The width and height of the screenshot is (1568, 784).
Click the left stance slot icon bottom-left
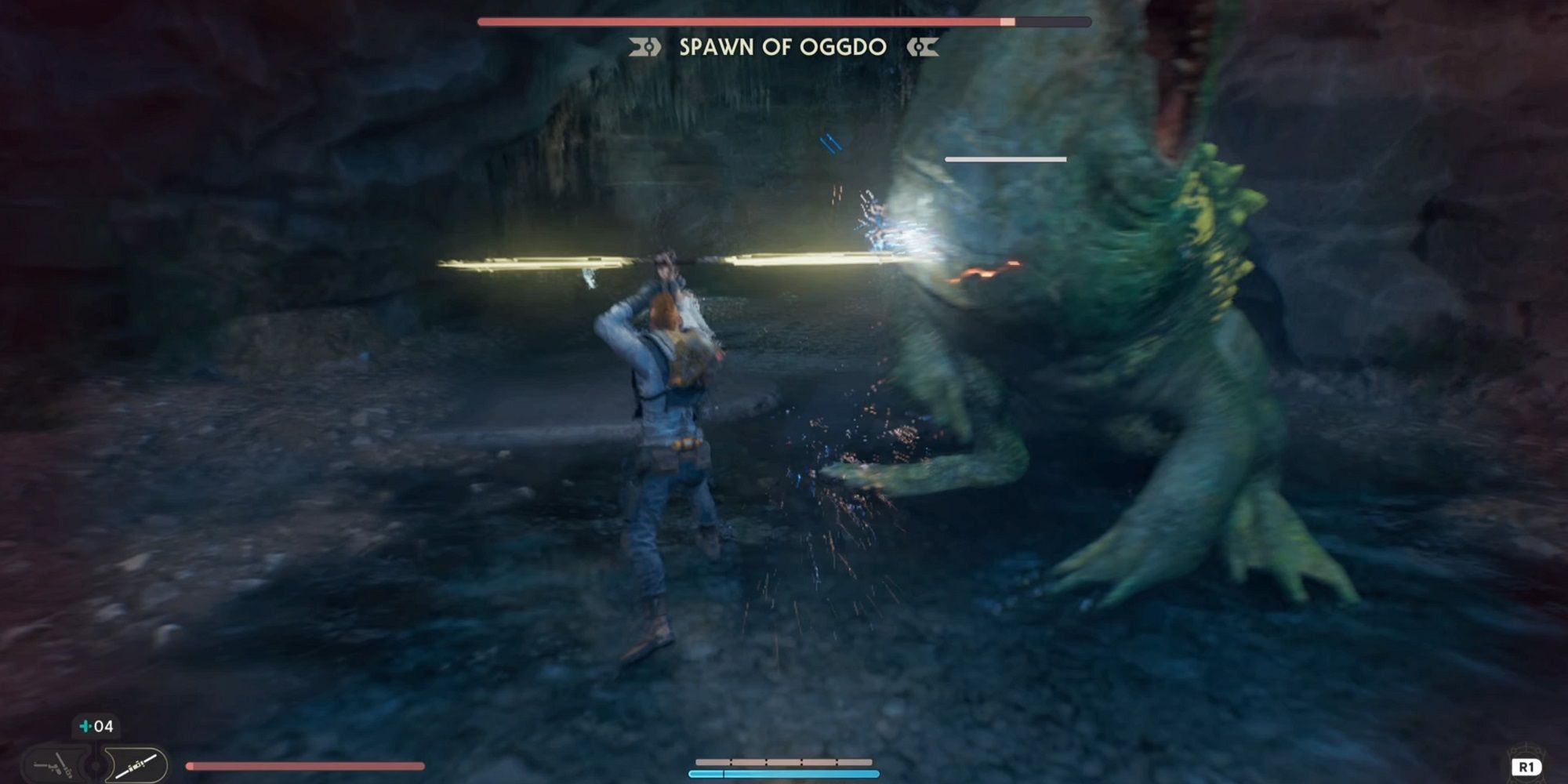(x=53, y=765)
